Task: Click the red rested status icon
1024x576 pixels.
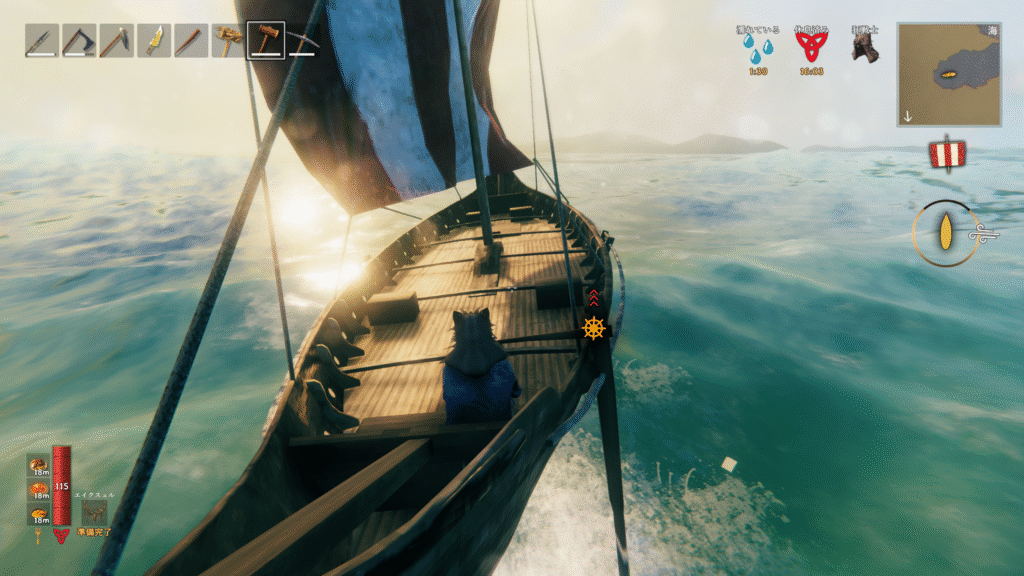Action: 811,45
